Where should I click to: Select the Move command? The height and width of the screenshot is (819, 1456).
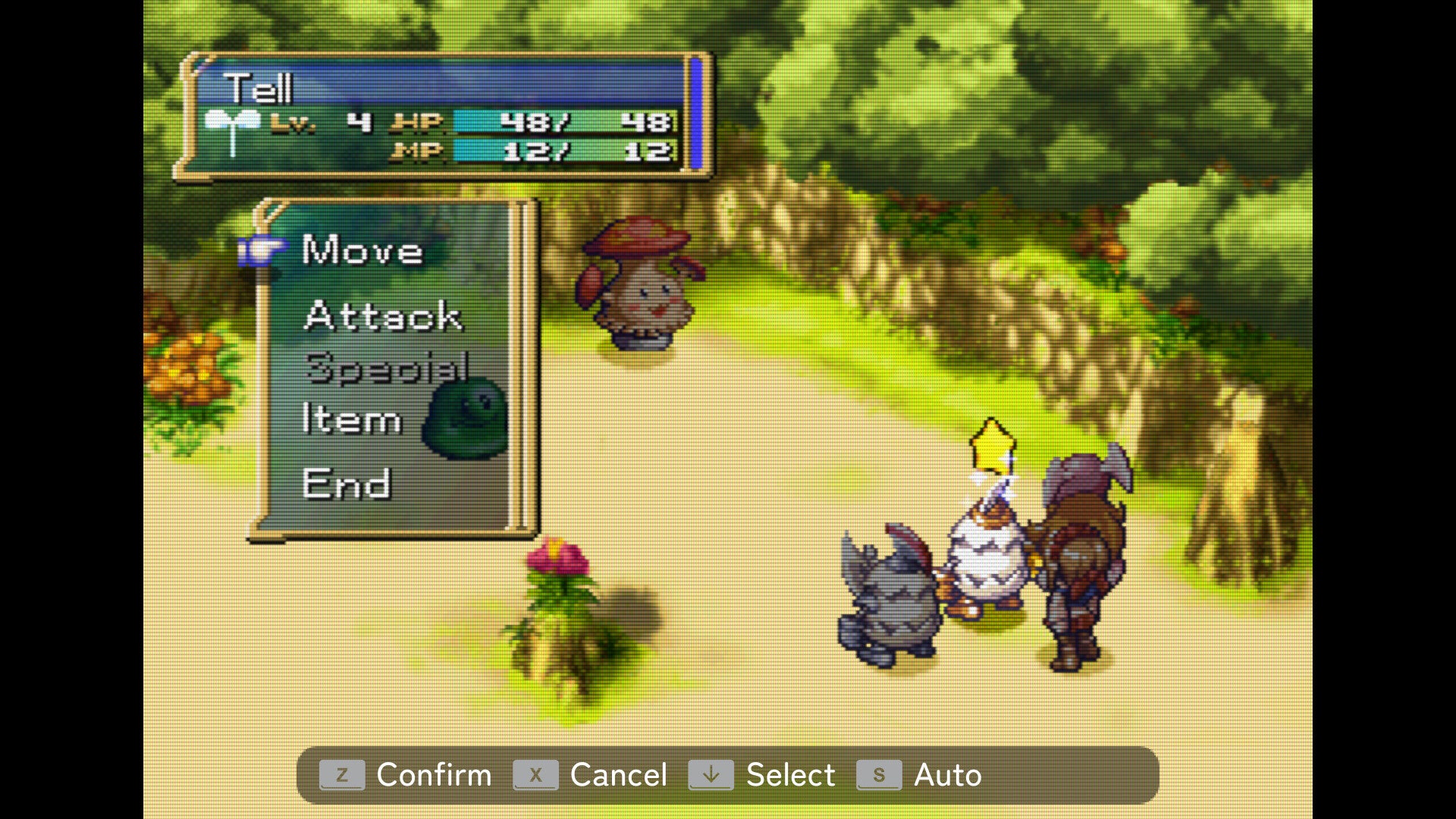coord(360,252)
